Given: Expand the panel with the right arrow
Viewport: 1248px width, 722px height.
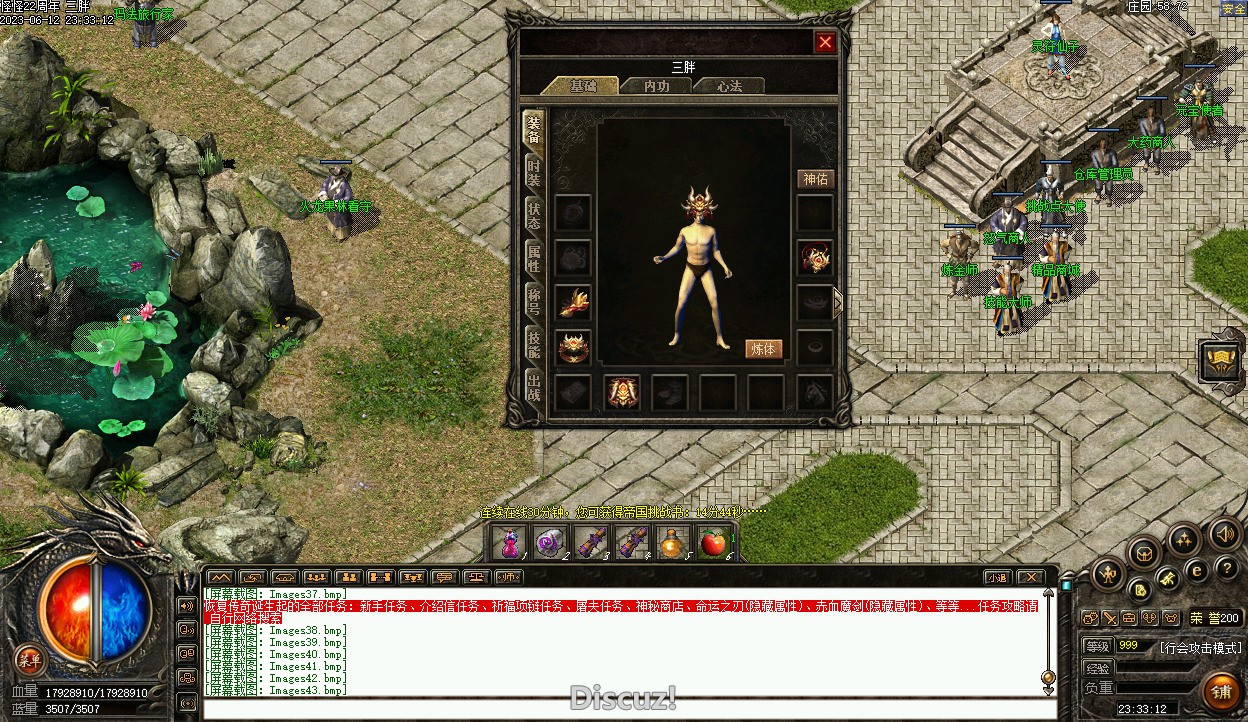Looking at the screenshot, I should (838, 302).
